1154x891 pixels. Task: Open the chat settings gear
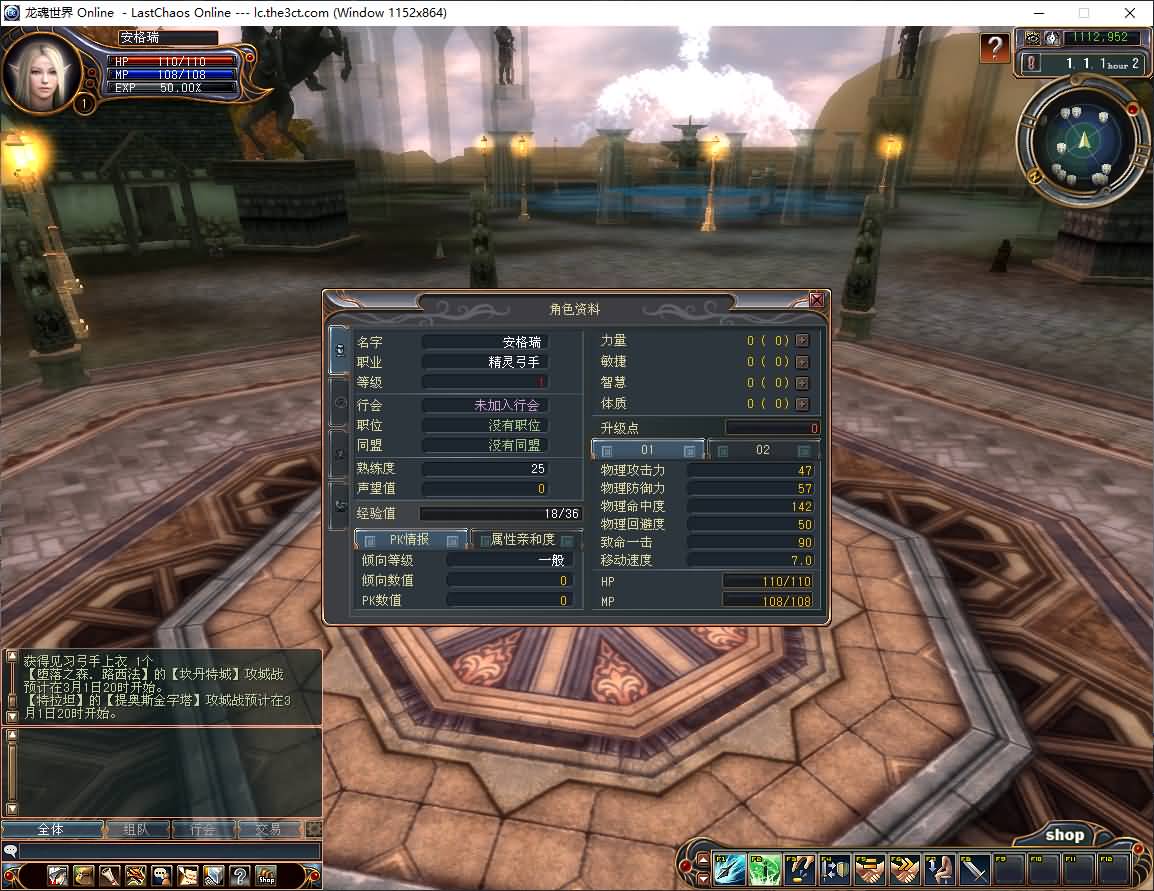(x=314, y=829)
